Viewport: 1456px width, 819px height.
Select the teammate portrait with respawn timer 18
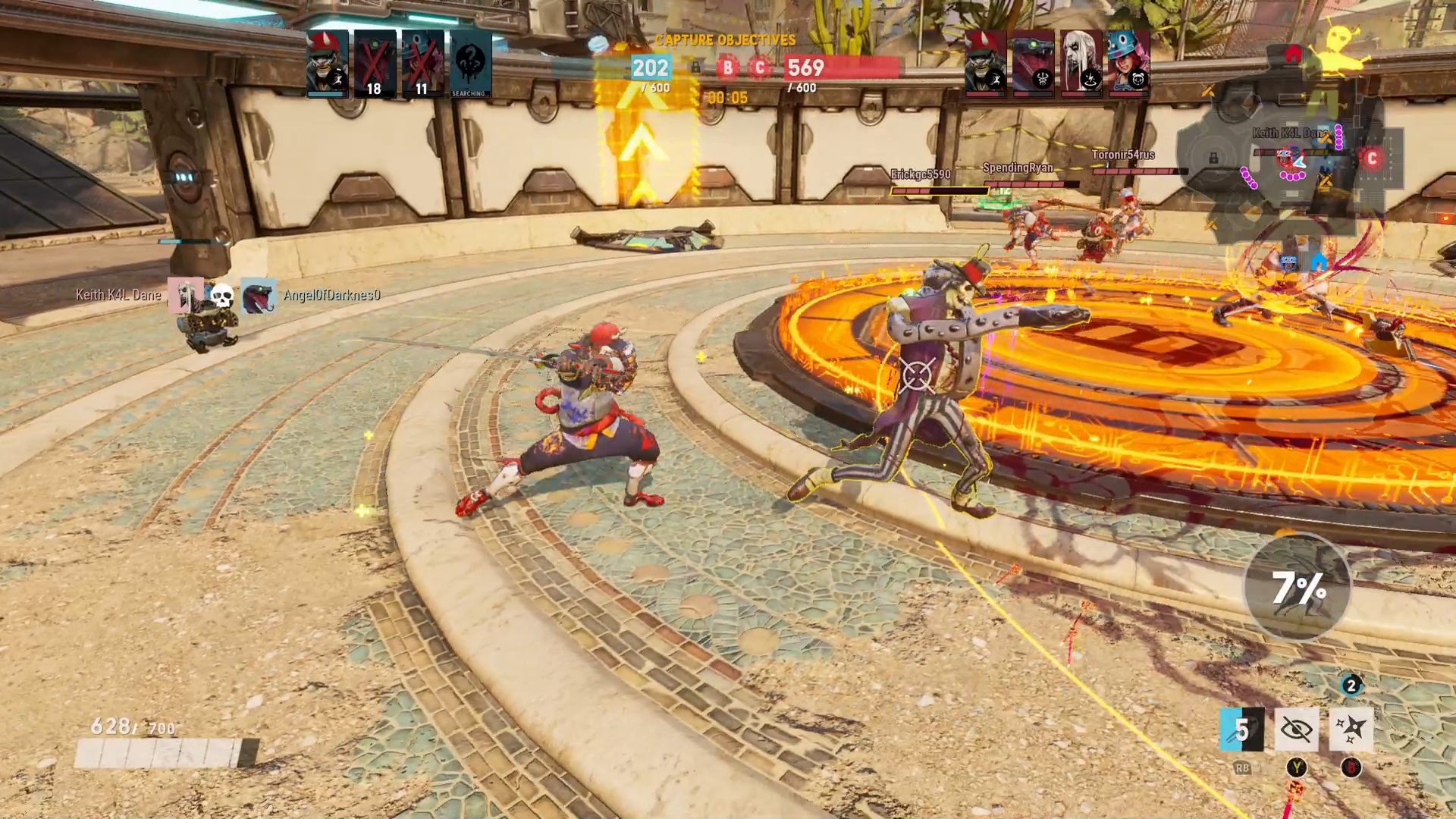click(375, 64)
